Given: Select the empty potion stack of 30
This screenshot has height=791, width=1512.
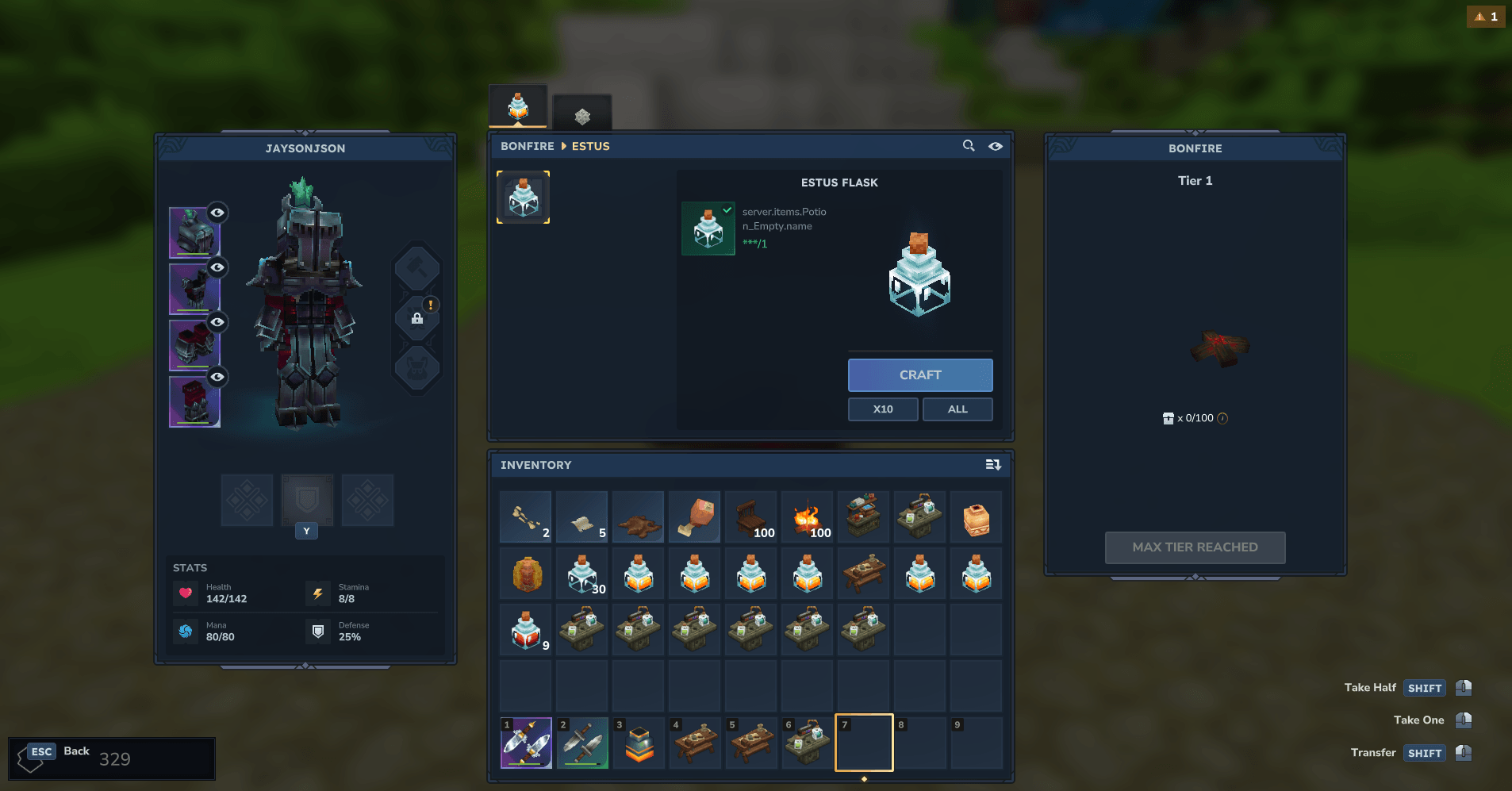Looking at the screenshot, I should [582, 574].
